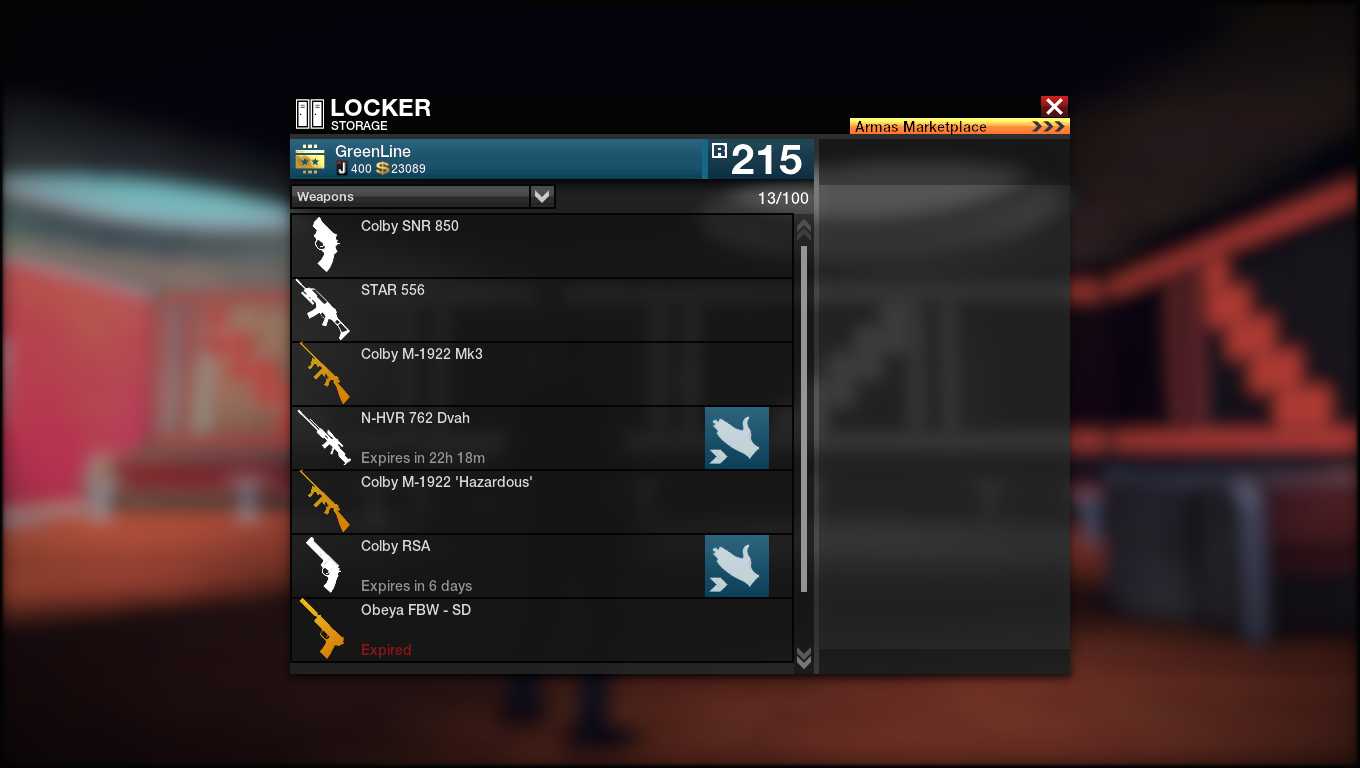Select the expired Obeya FBW - SD row
The height and width of the screenshot is (768, 1360).
pyautogui.click(x=541, y=630)
